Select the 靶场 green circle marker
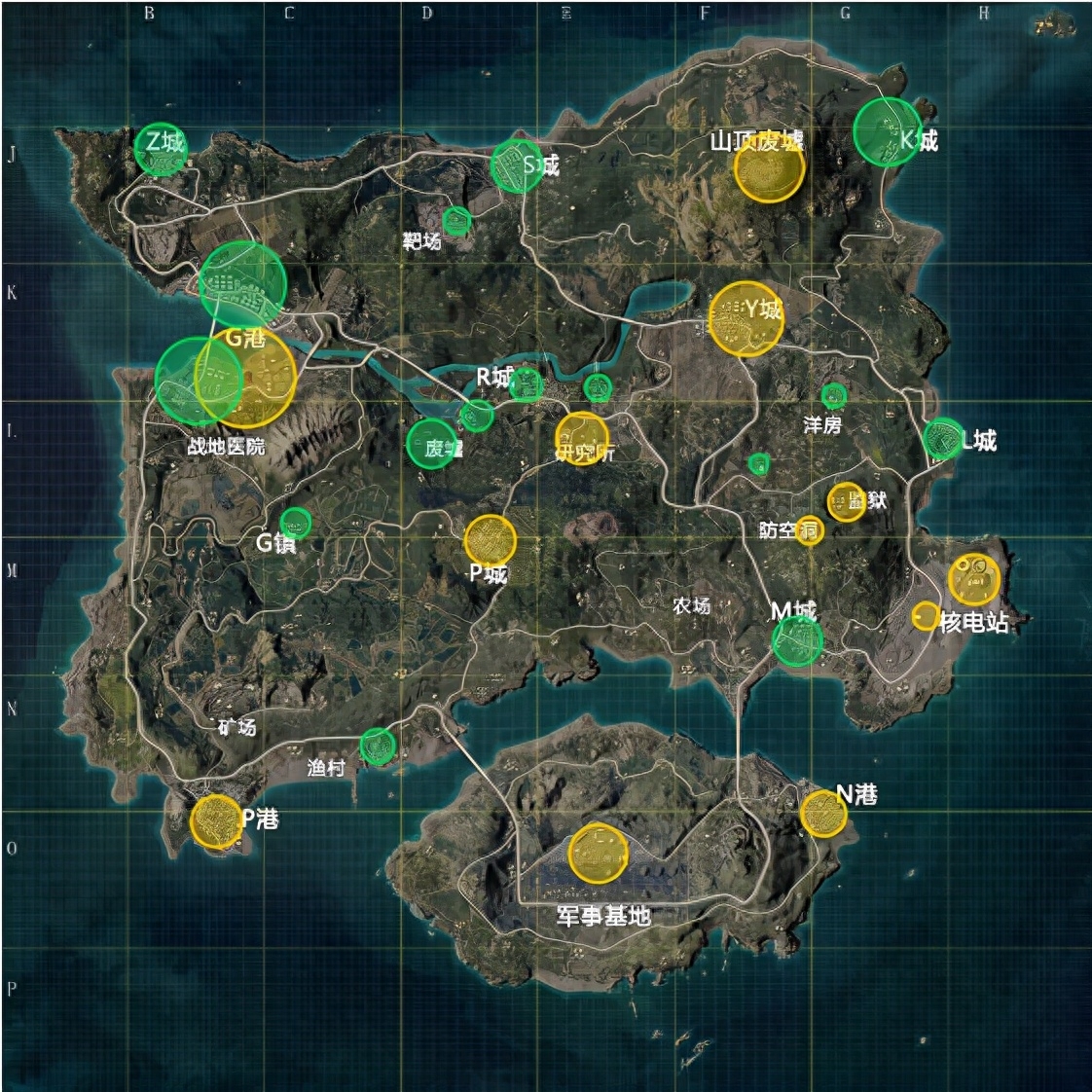Screen dimensions: 1092x1092 pos(456,221)
